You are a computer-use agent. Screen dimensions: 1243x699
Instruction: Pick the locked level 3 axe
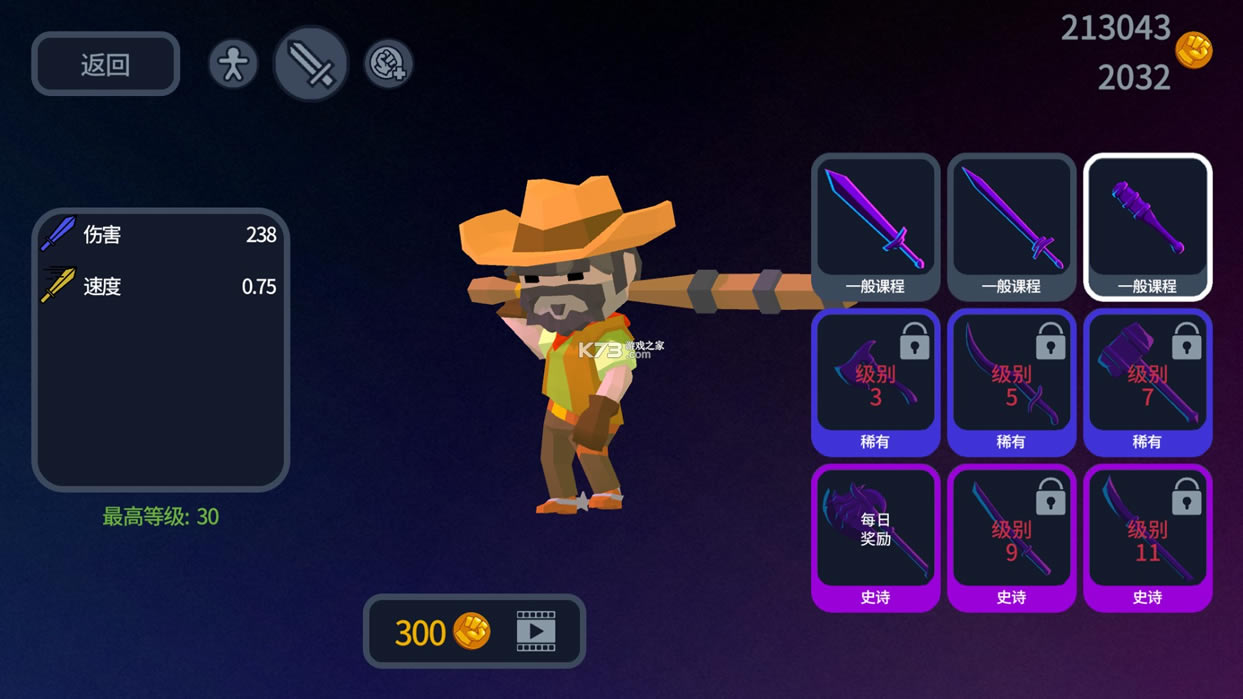(x=875, y=382)
